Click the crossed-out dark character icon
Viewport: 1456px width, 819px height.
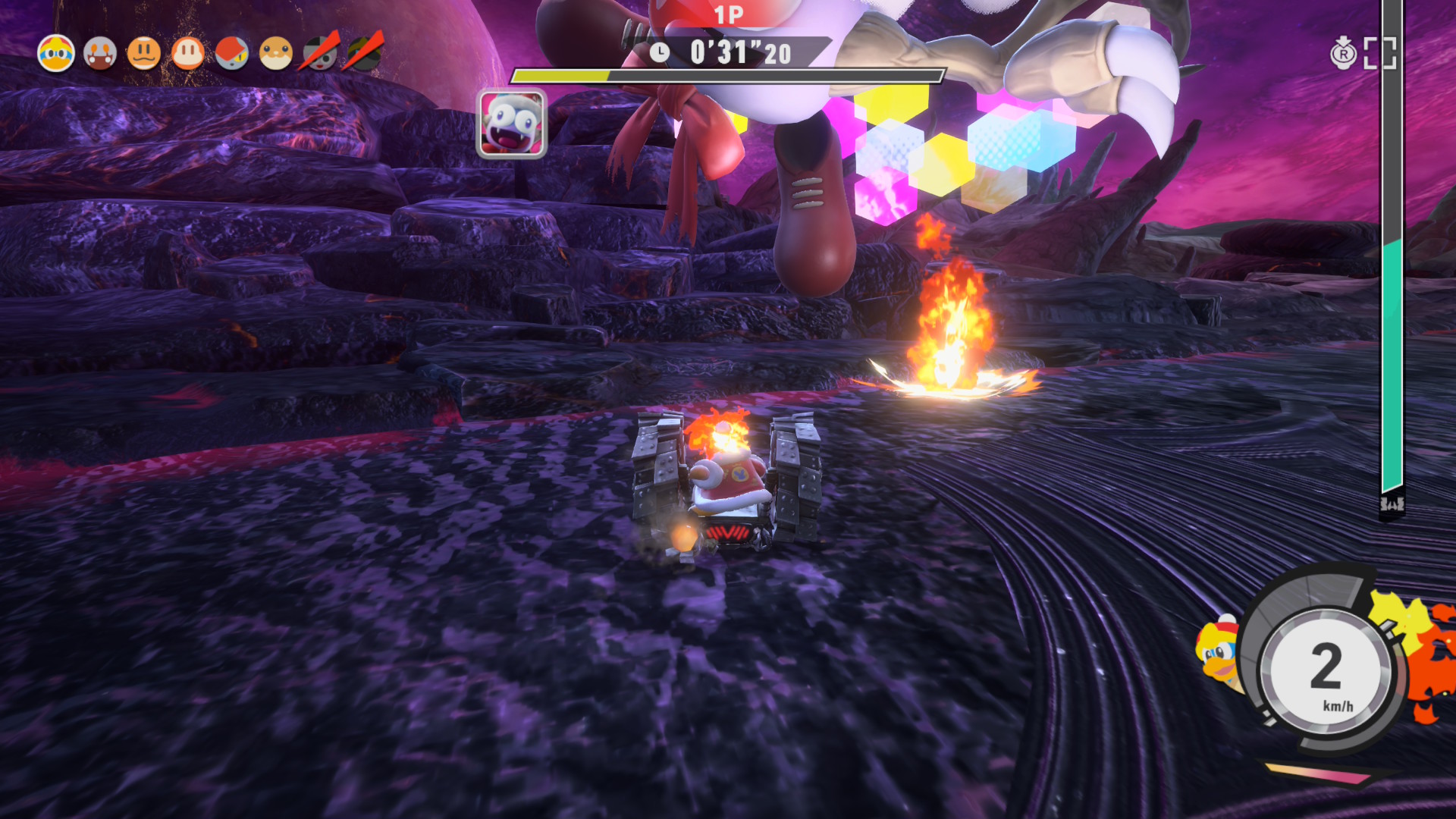364,54
